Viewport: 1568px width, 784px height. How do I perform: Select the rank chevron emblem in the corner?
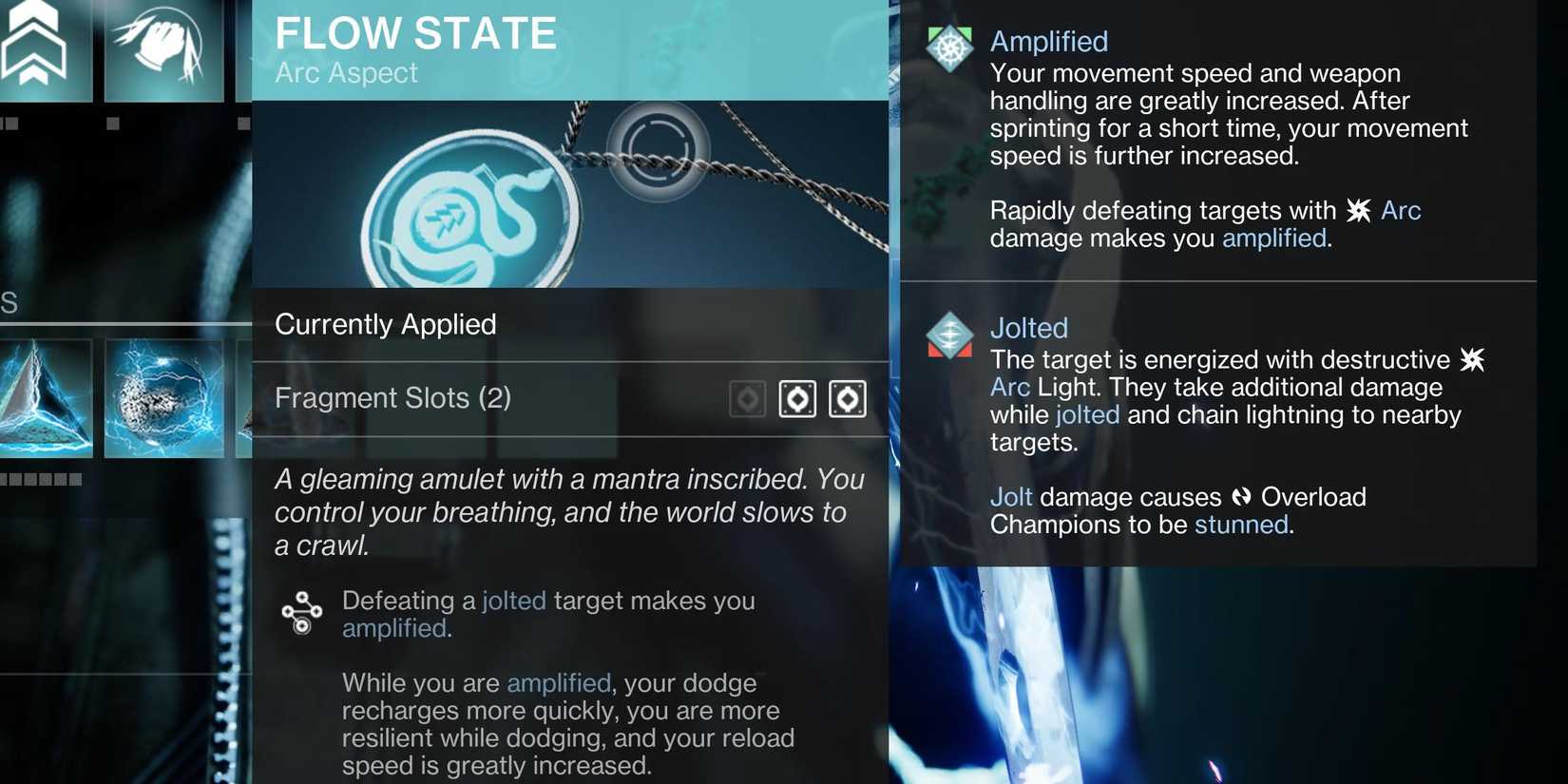pyautogui.click(x=36, y=48)
